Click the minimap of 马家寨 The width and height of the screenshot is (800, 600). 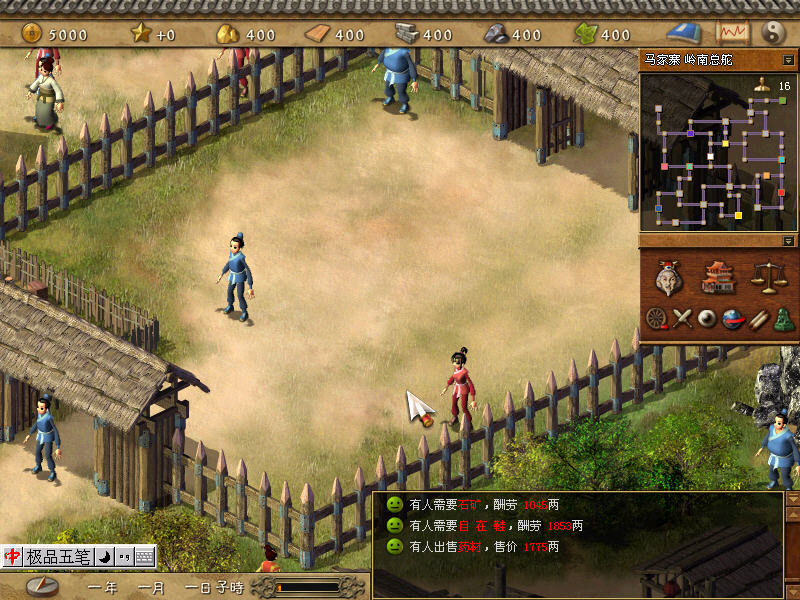(x=712, y=150)
